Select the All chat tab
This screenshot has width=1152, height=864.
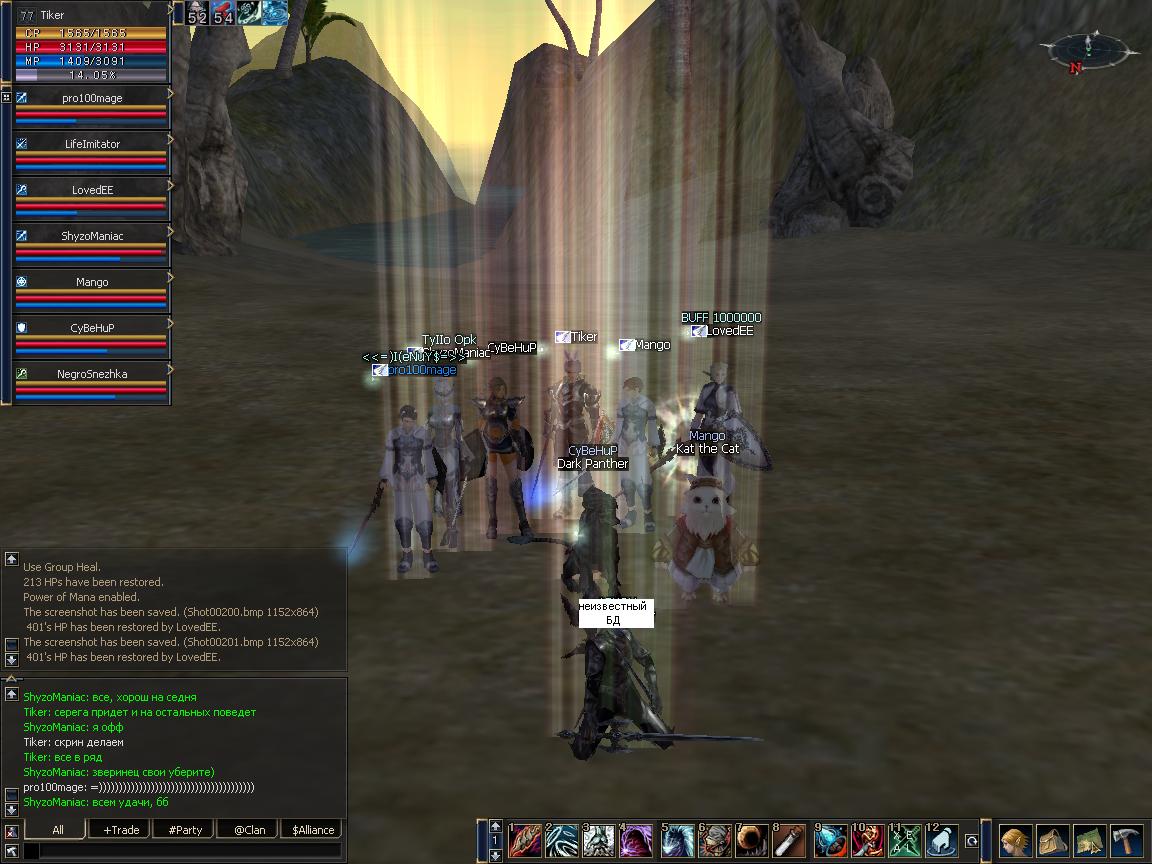pyautogui.click(x=57, y=829)
